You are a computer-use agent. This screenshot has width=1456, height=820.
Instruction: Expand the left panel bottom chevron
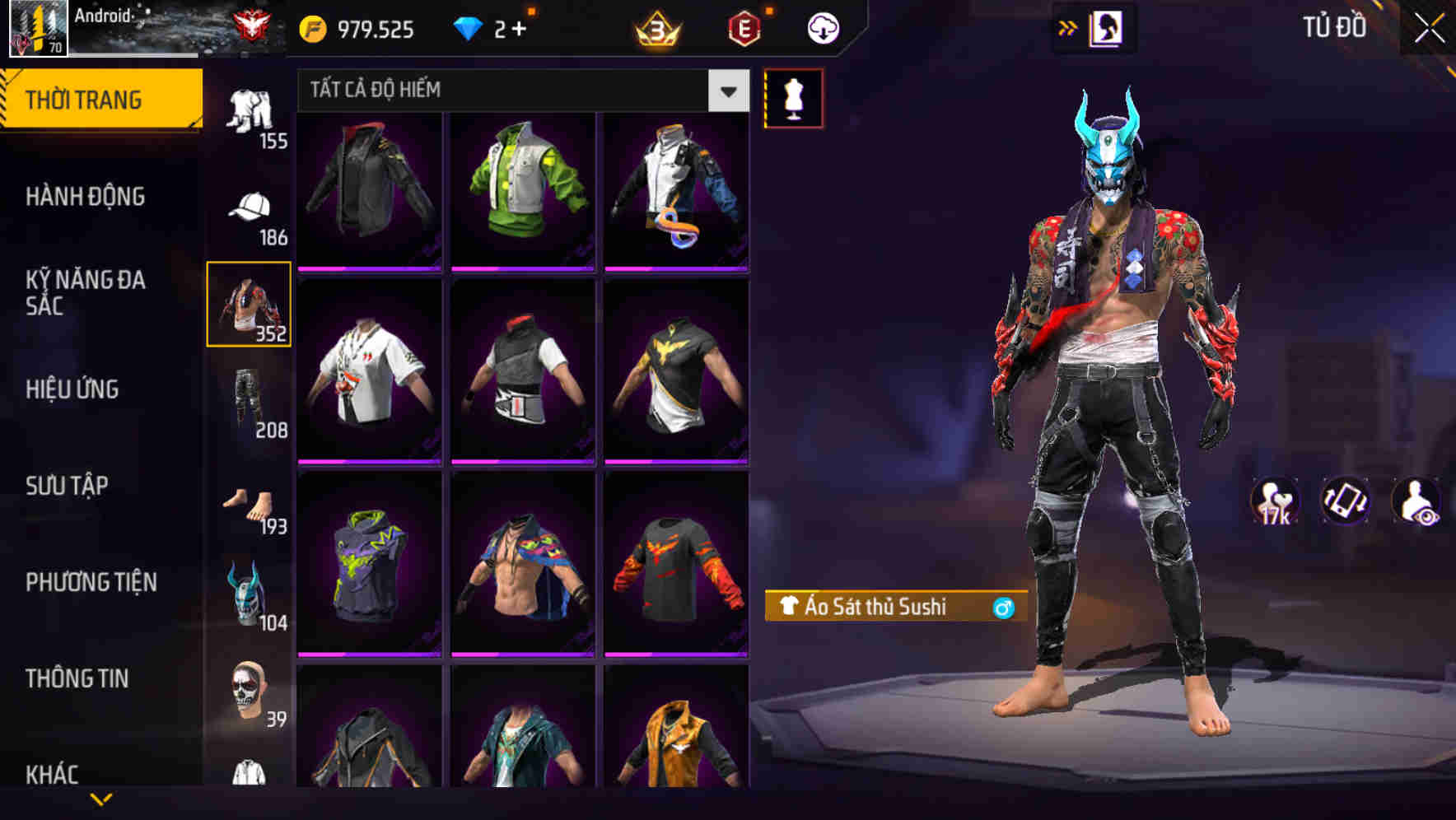pyautogui.click(x=103, y=799)
